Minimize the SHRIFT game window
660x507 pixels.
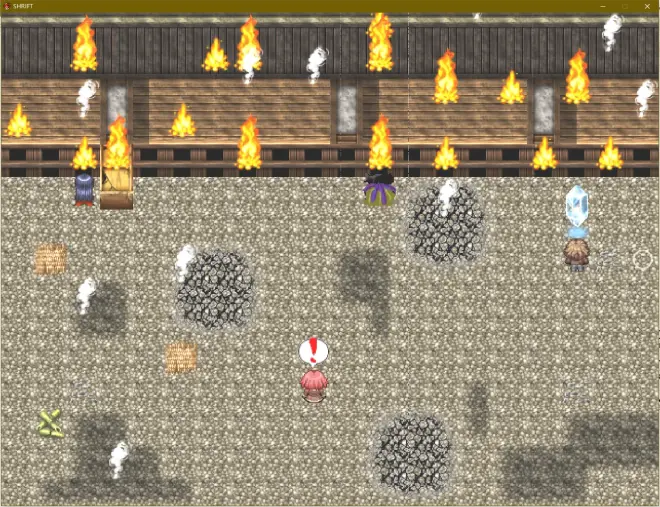(603, 6)
